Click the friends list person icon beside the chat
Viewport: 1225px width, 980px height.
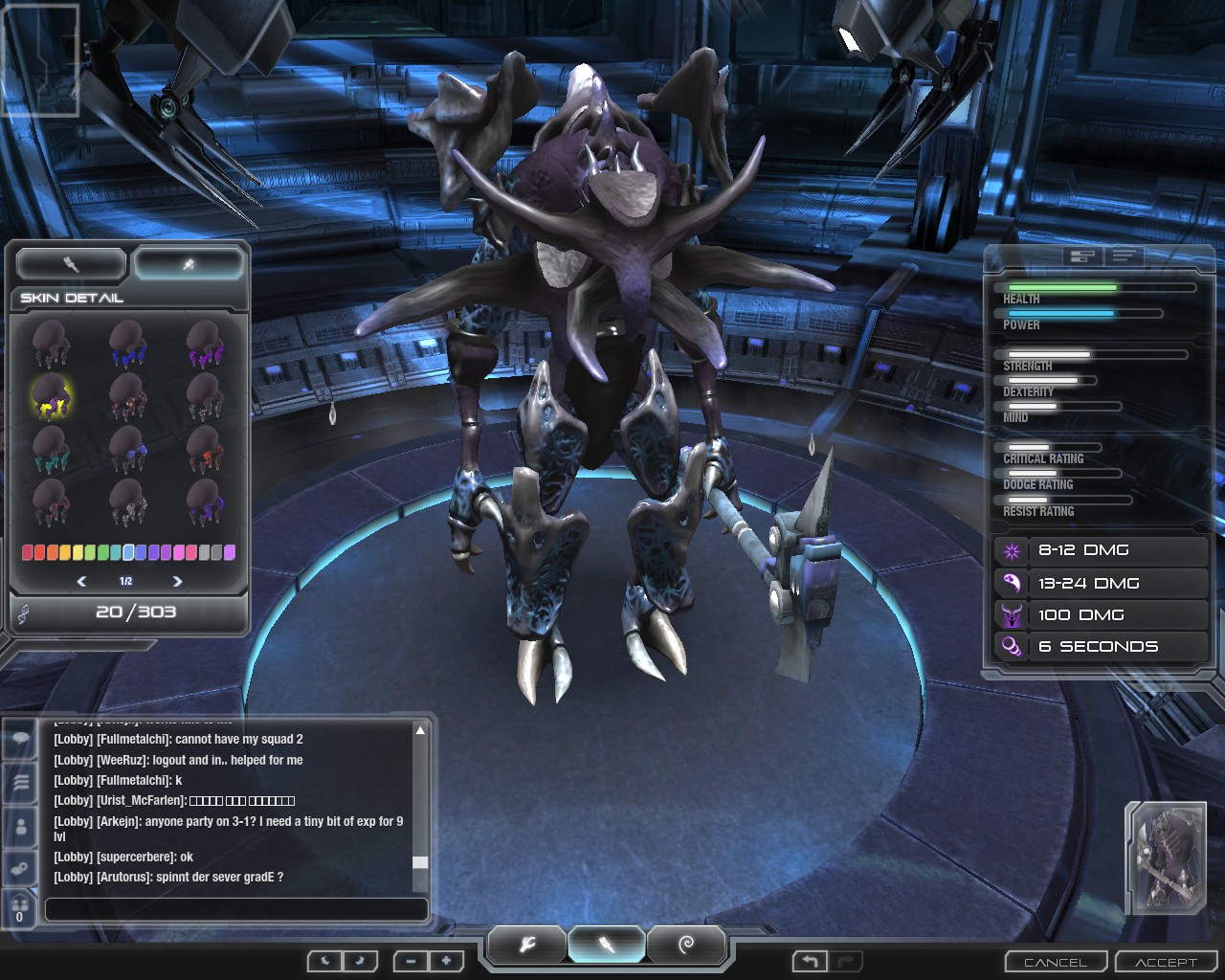click(x=19, y=827)
